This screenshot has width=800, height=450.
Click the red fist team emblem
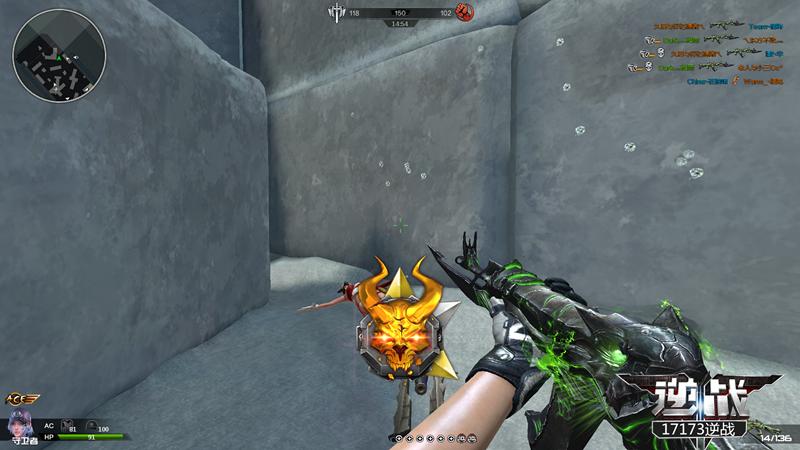(463, 12)
